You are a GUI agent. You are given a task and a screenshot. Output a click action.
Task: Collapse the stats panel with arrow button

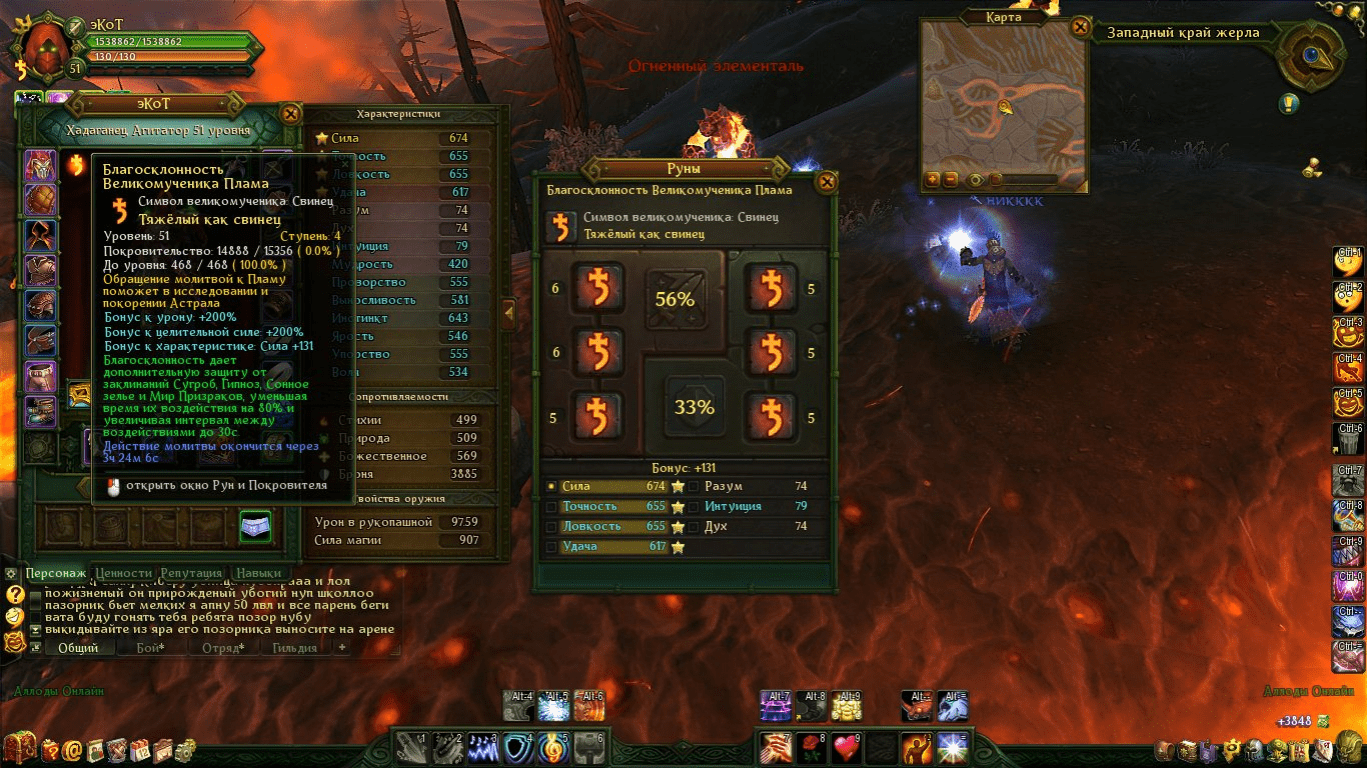[508, 312]
